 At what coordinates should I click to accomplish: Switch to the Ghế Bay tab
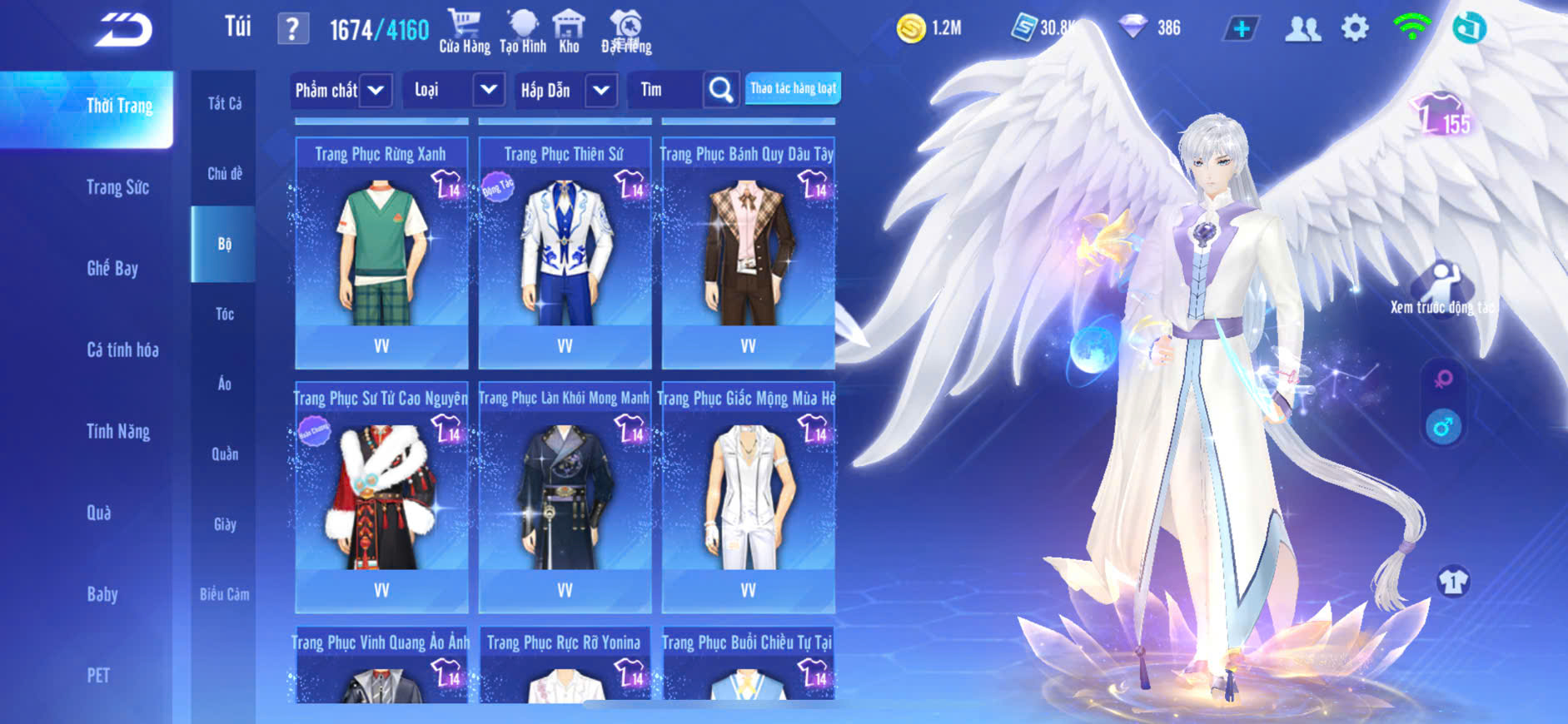click(x=112, y=268)
